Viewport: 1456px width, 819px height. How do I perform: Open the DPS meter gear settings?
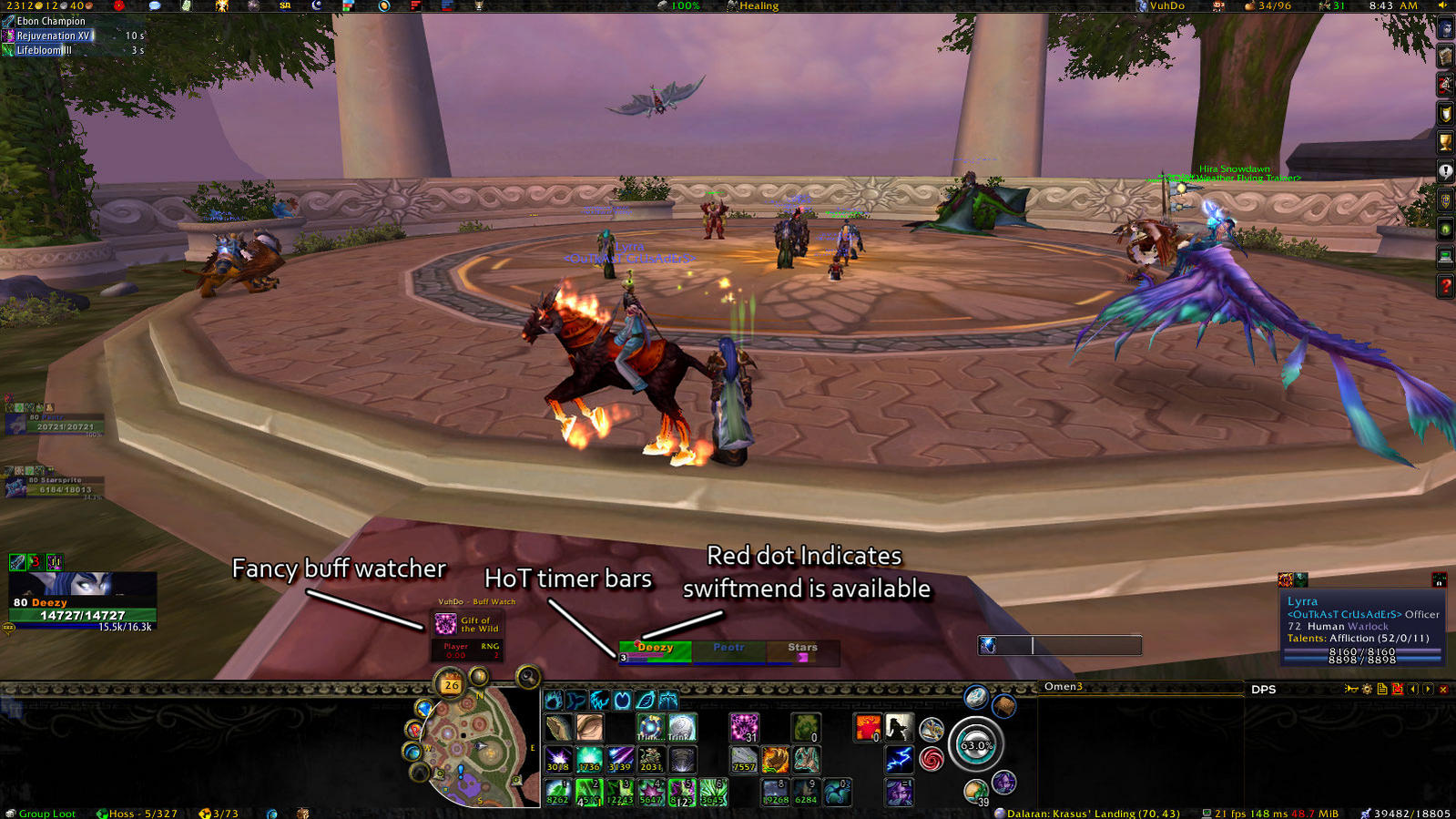[x=1367, y=690]
